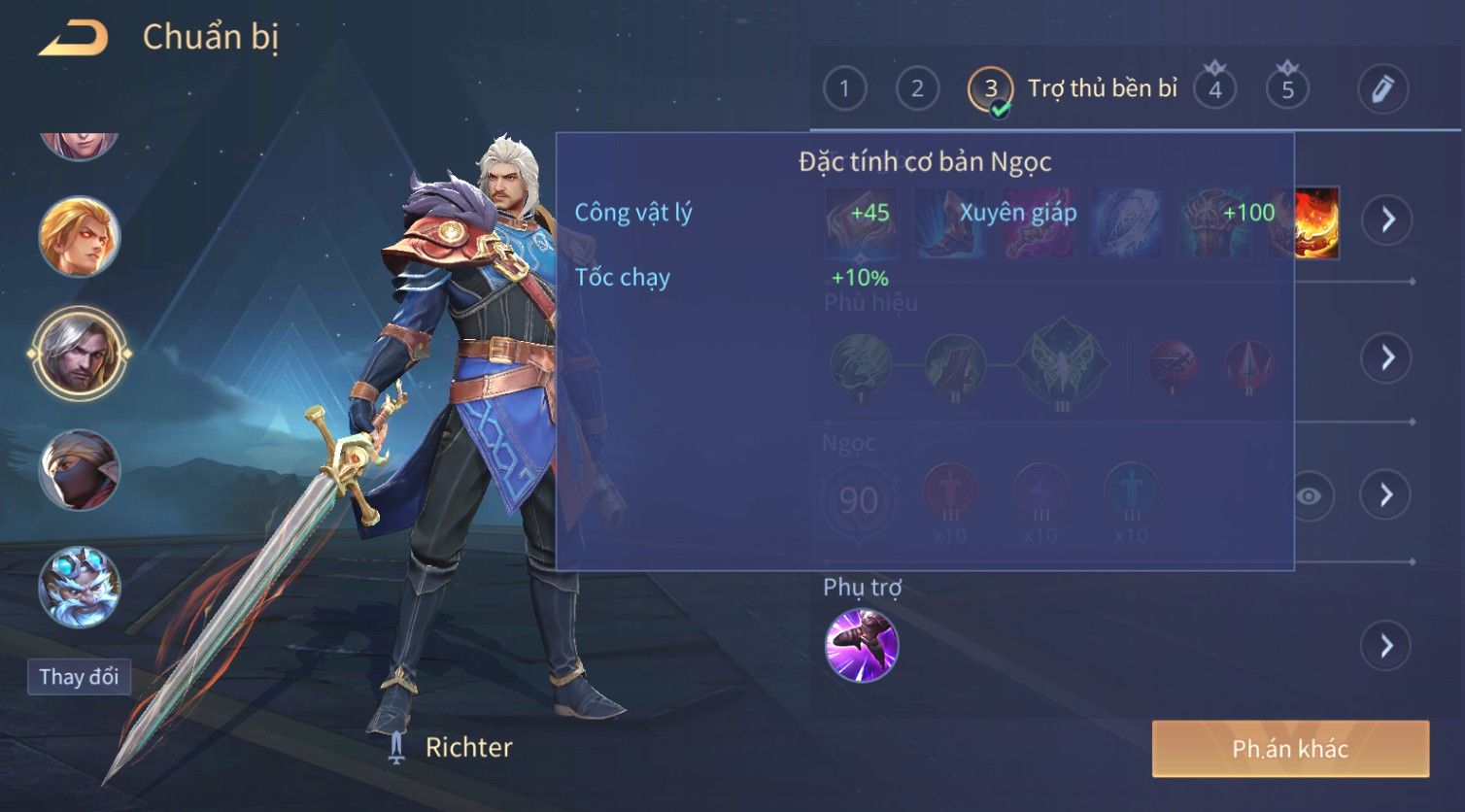Select the masked ninja hero portrait

point(79,471)
